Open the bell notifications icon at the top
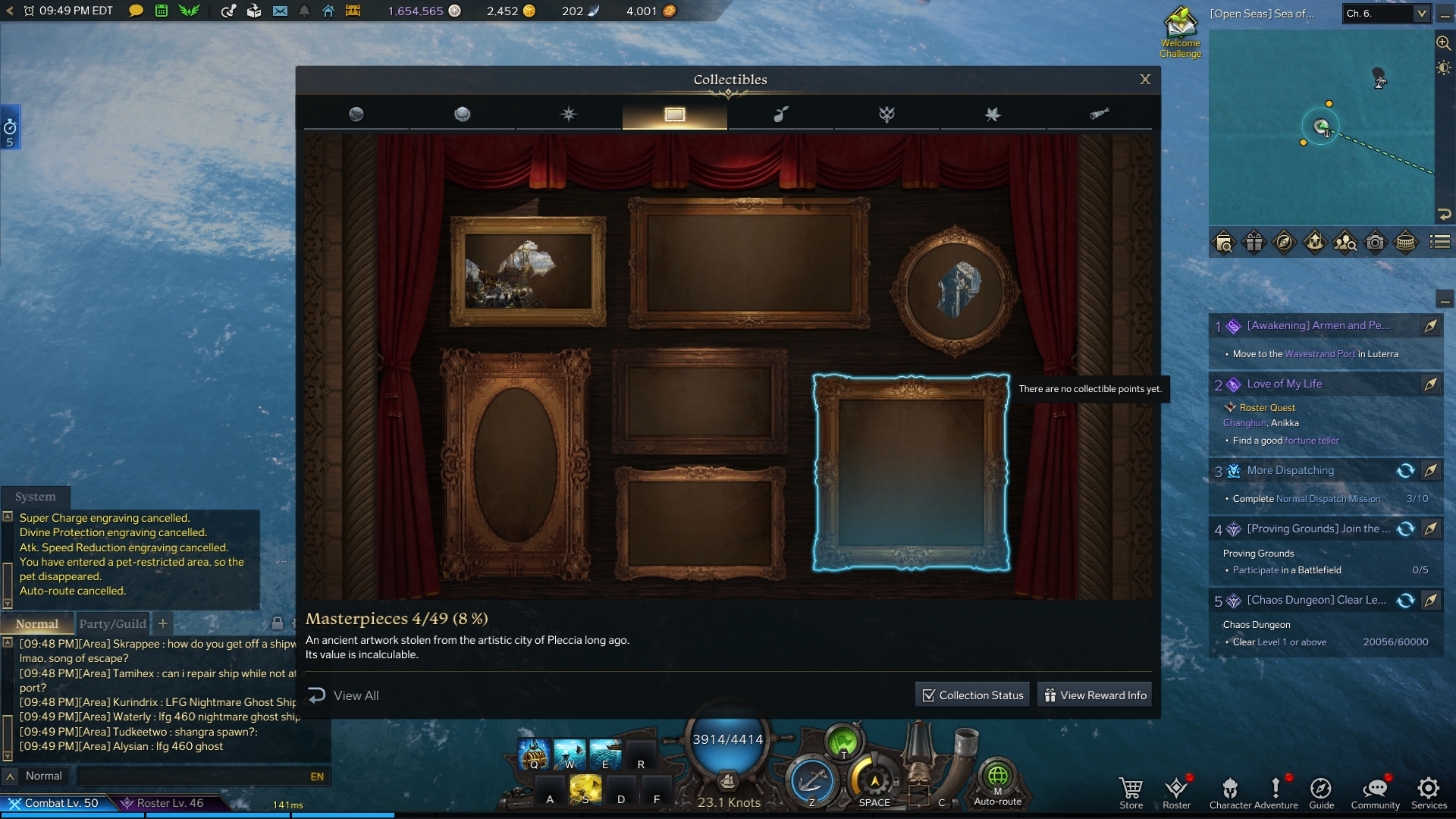Image resolution: width=1456 pixels, height=819 pixels. tap(303, 11)
